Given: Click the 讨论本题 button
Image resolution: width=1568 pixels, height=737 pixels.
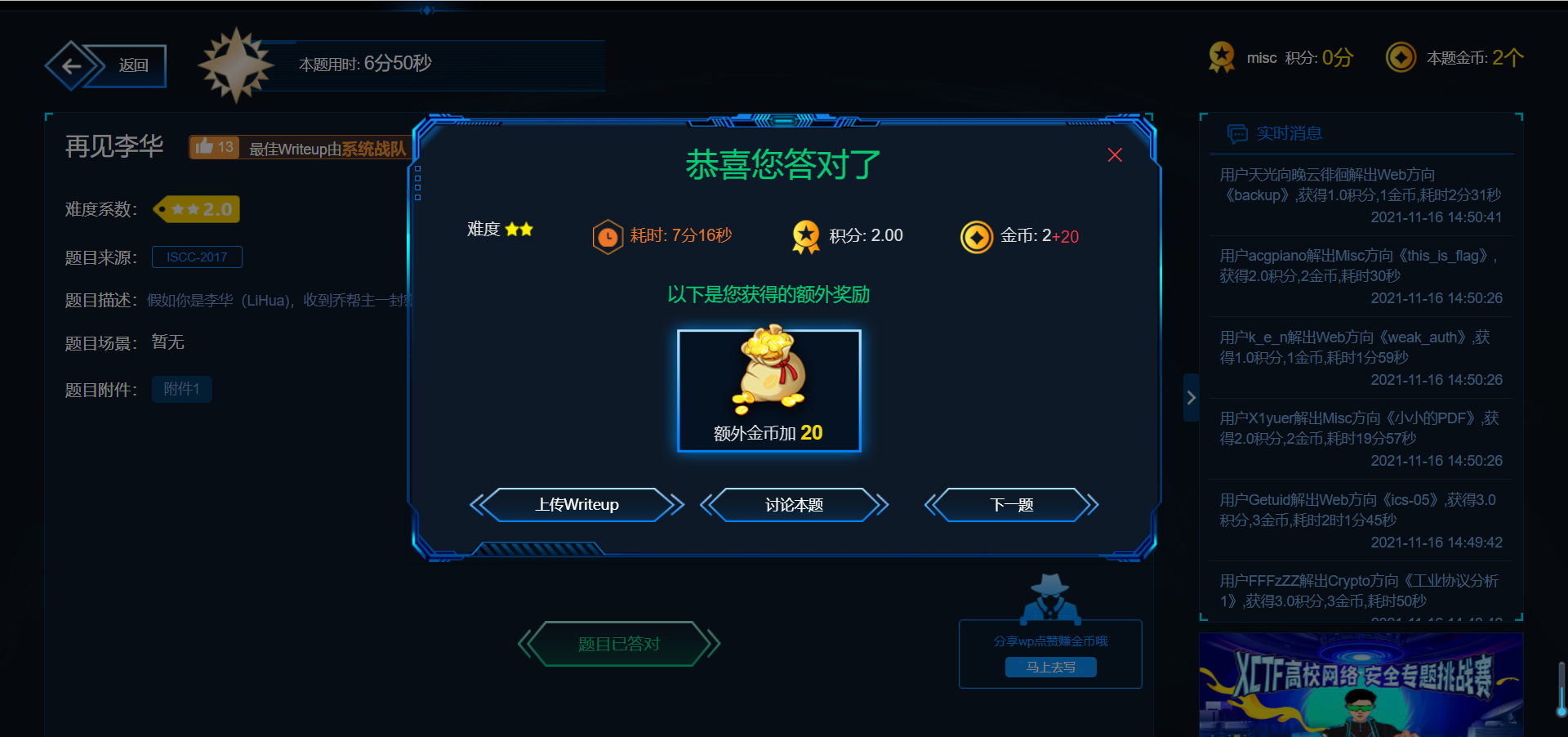Looking at the screenshot, I should point(795,505).
